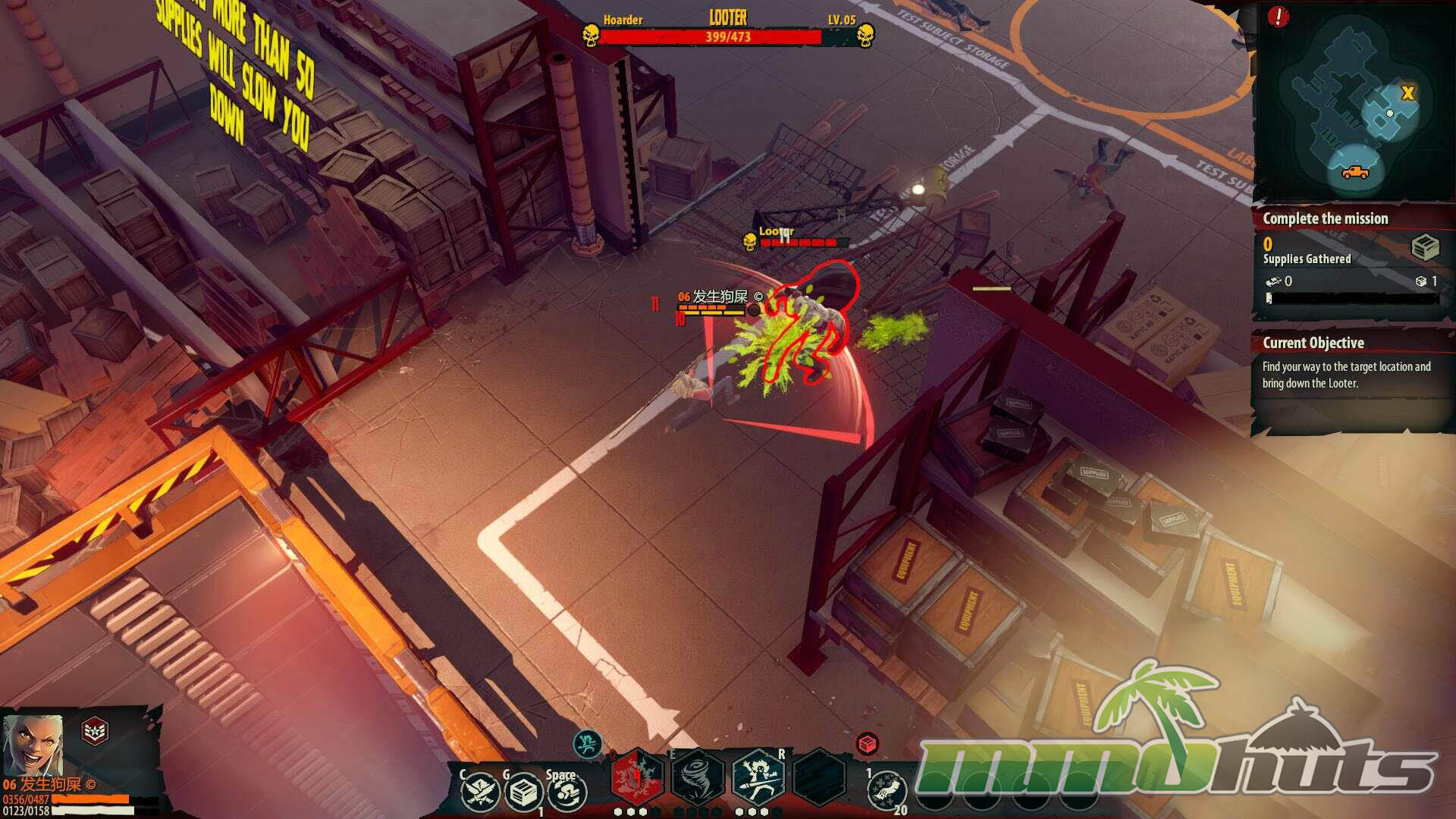
Task: Click the Supplies Gathered crate icon
Action: [1425, 247]
